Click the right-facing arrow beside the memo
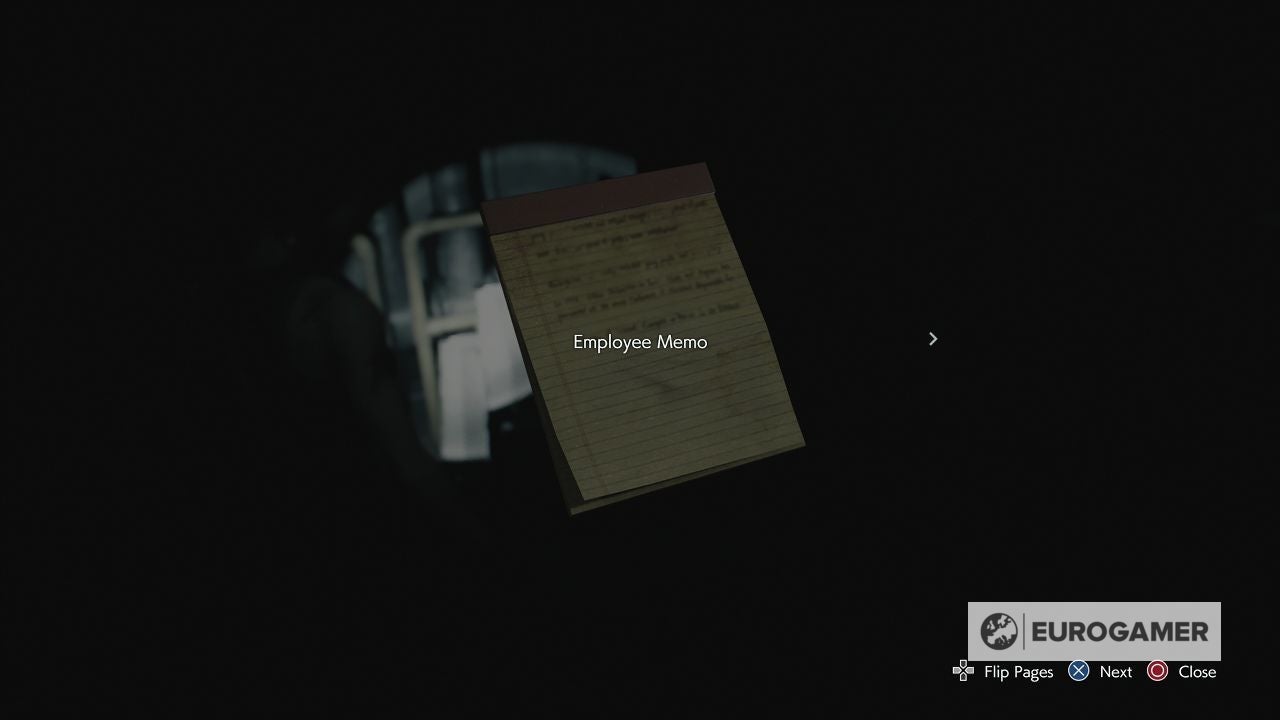1280x720 pixels. coord(932,338)
